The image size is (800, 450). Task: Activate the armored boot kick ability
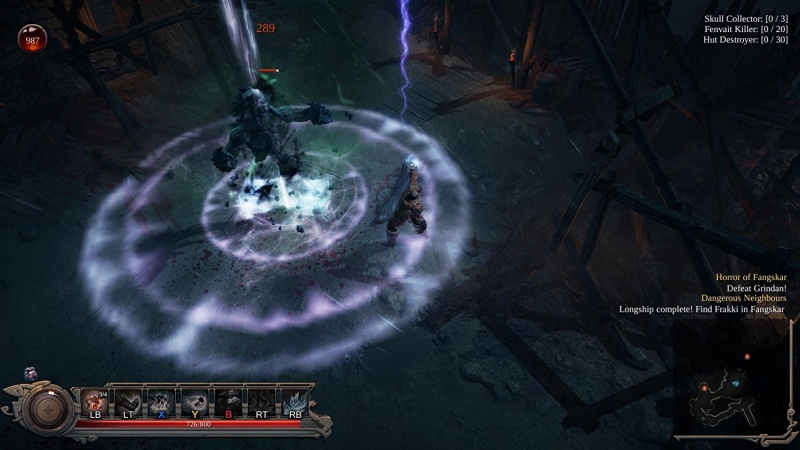click(x=129, y=401)
